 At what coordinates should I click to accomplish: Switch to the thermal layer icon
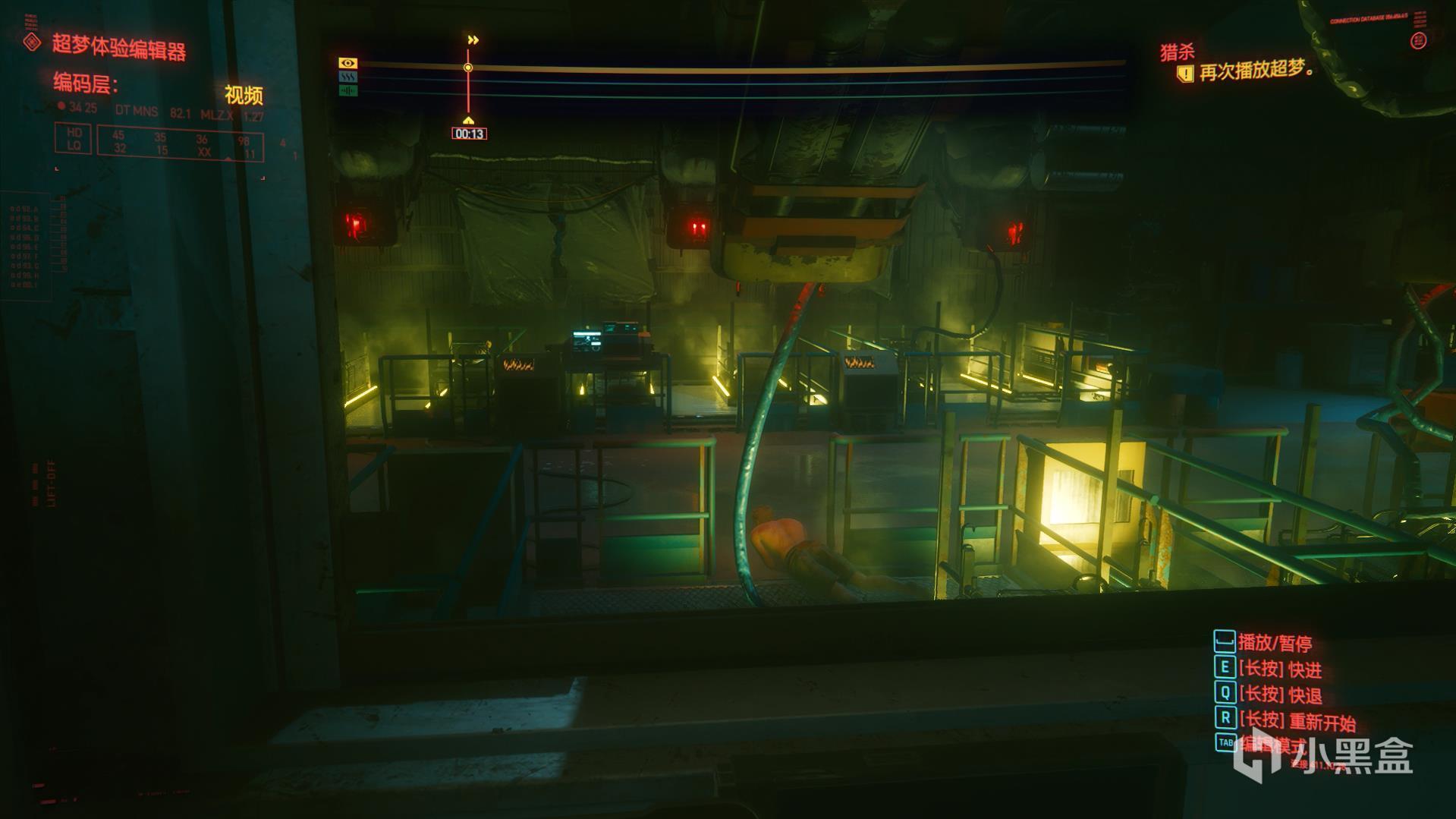(348, 77)
